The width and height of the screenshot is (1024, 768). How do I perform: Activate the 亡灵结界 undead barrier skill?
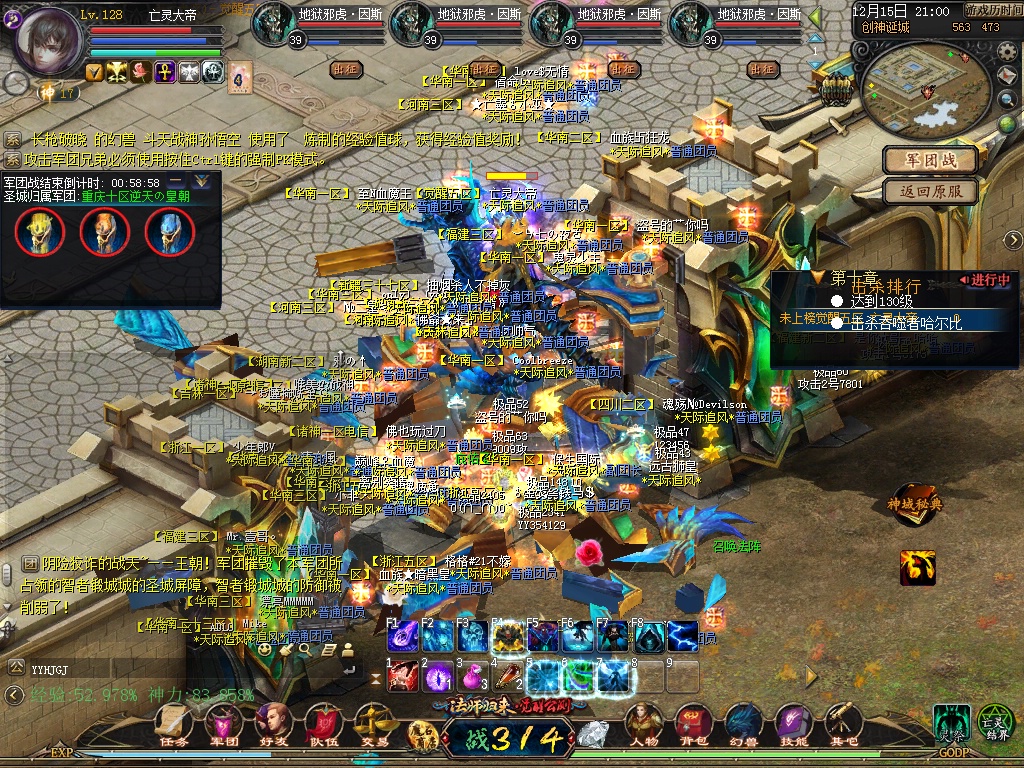pyautogui.click(x=995, y=723)
